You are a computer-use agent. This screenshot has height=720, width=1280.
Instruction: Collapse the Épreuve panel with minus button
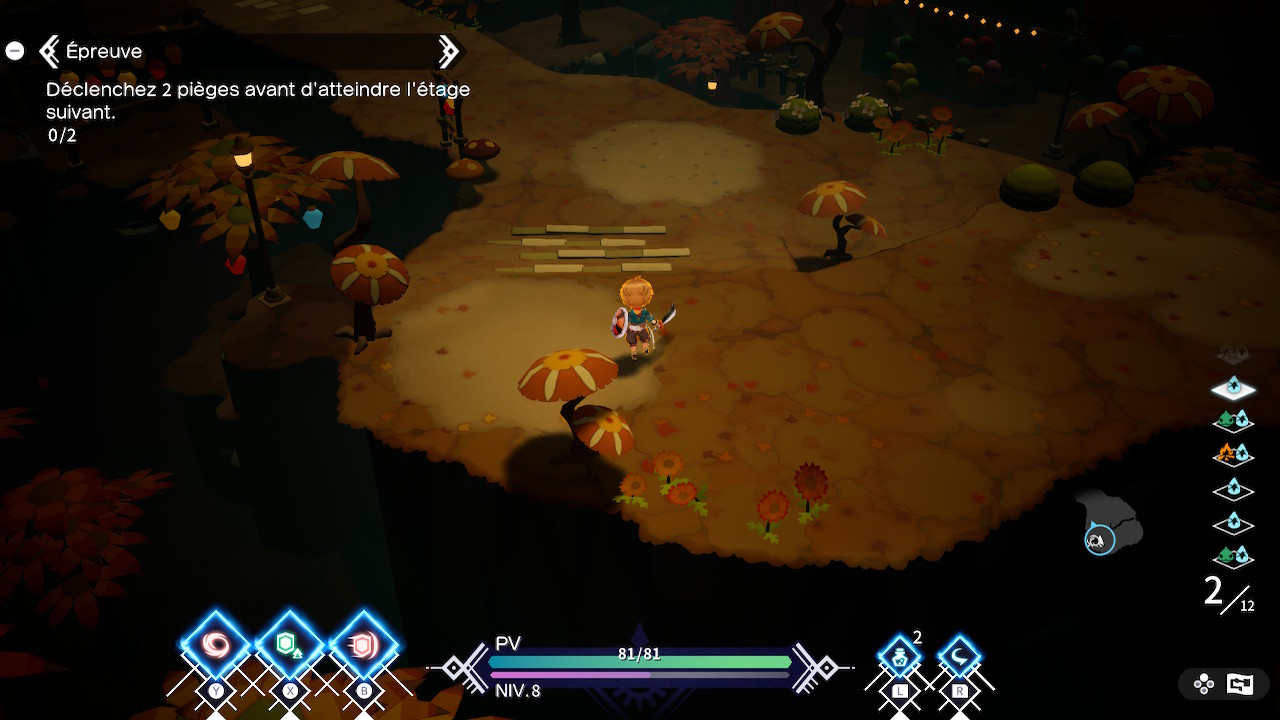tap(15, 51)
